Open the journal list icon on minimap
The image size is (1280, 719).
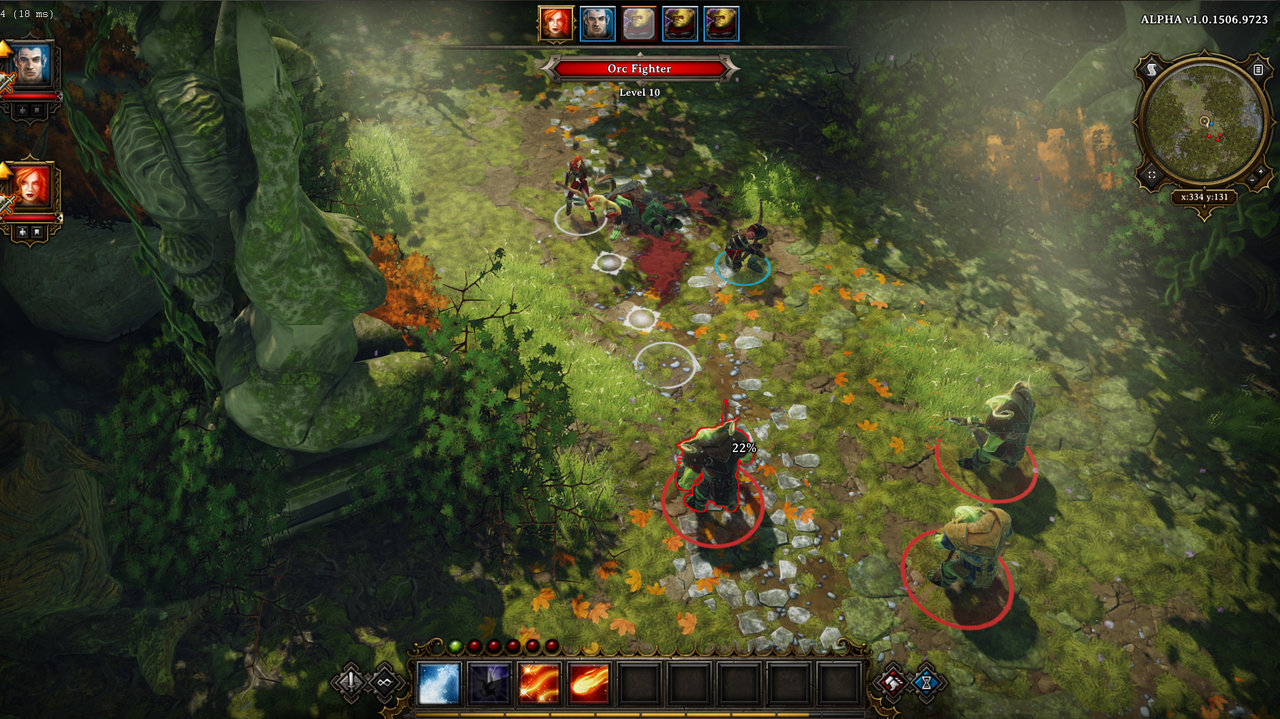[x=1258, y=69]
